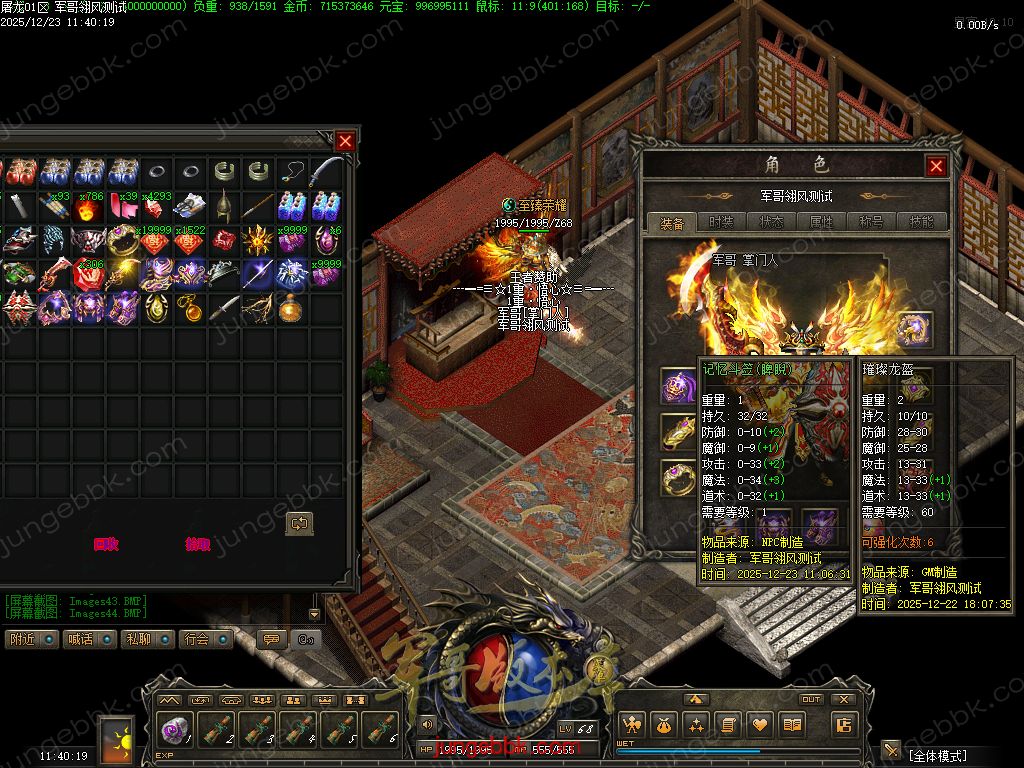Toggle the speaker sound button

click(x=428, y=724)
